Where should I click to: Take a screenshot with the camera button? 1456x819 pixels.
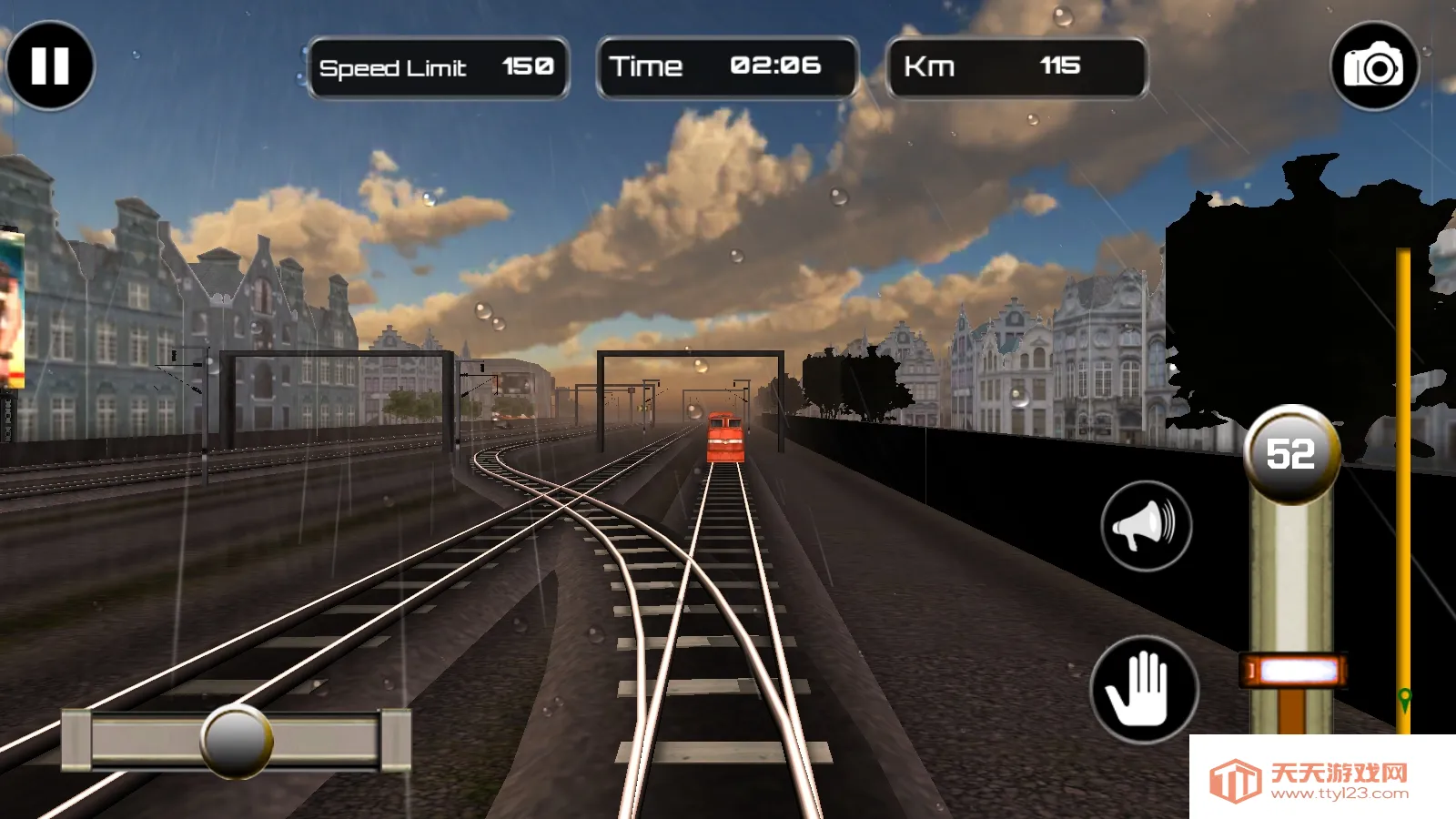click(x=1374, y=66)
